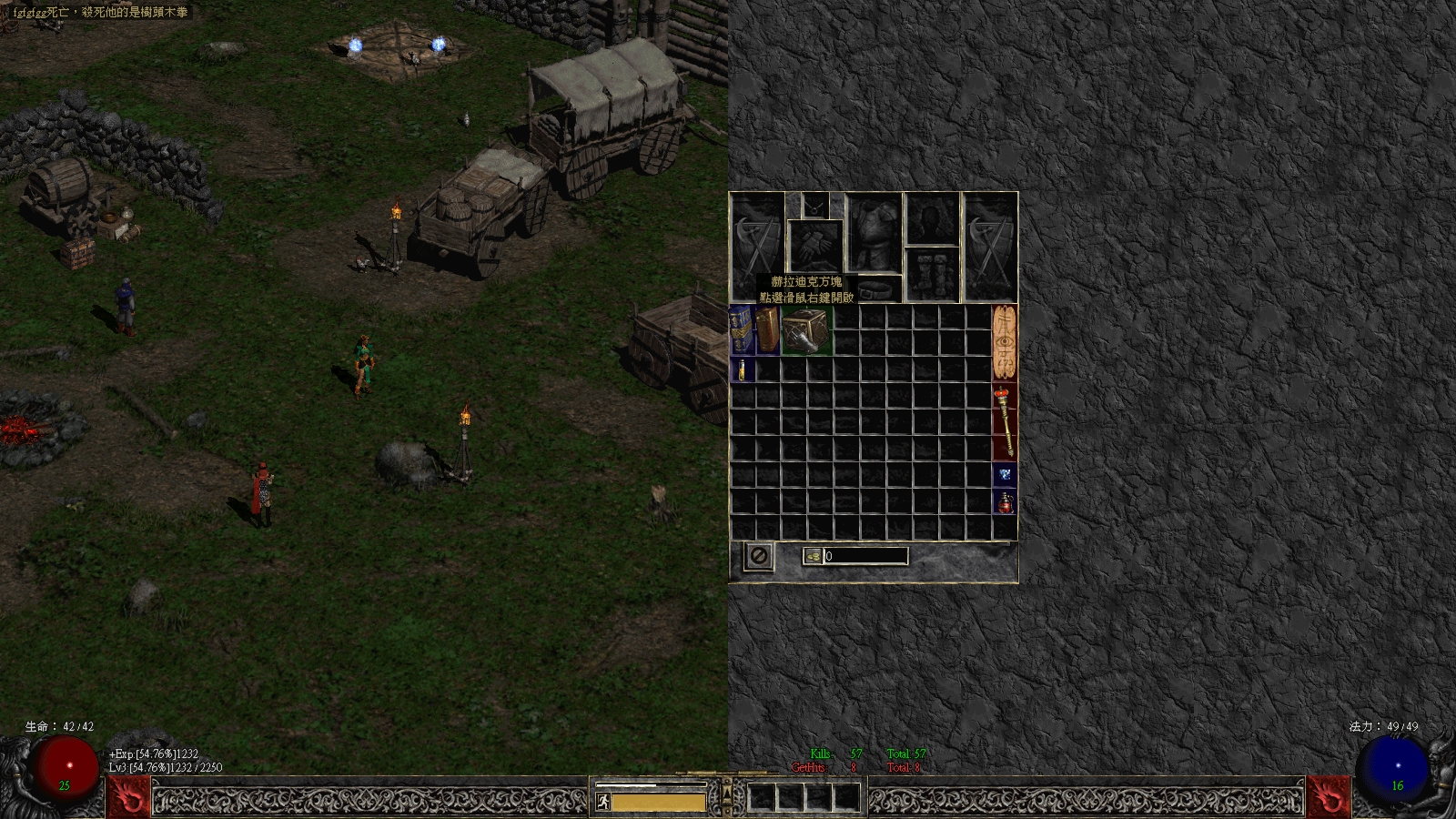Viewport: 1456px width, 819px height.
Task: Select the golden scepter item
Action: pyautogui.click(x=1005, y=421)
